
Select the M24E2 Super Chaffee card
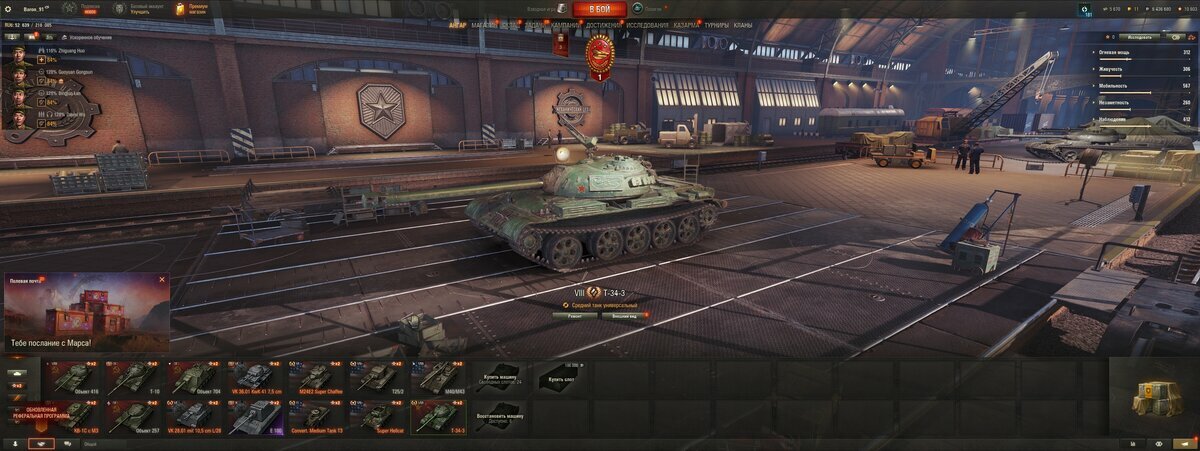[x=316, y=377]
